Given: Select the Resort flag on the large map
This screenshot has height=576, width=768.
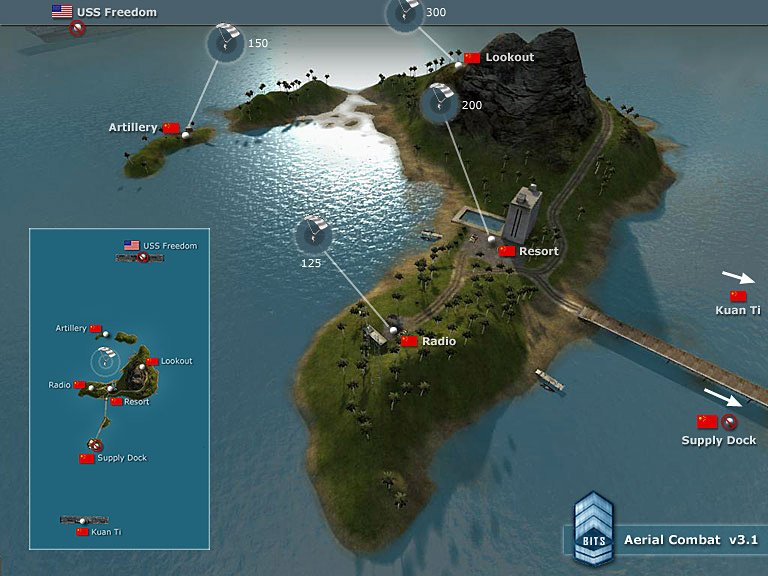Looking at the screenshot, I should point(507,251).
